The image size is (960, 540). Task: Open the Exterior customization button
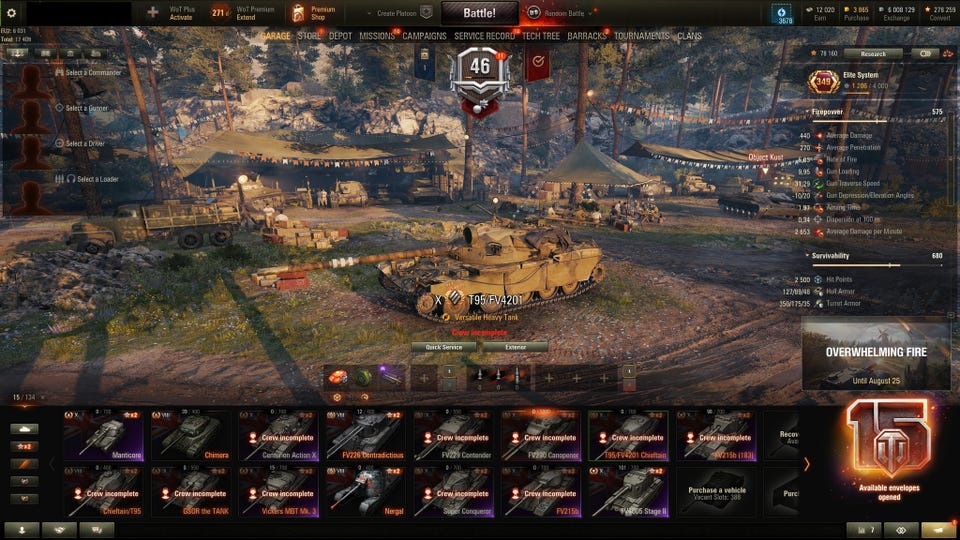pyautogui.click(x=515, y=347)
